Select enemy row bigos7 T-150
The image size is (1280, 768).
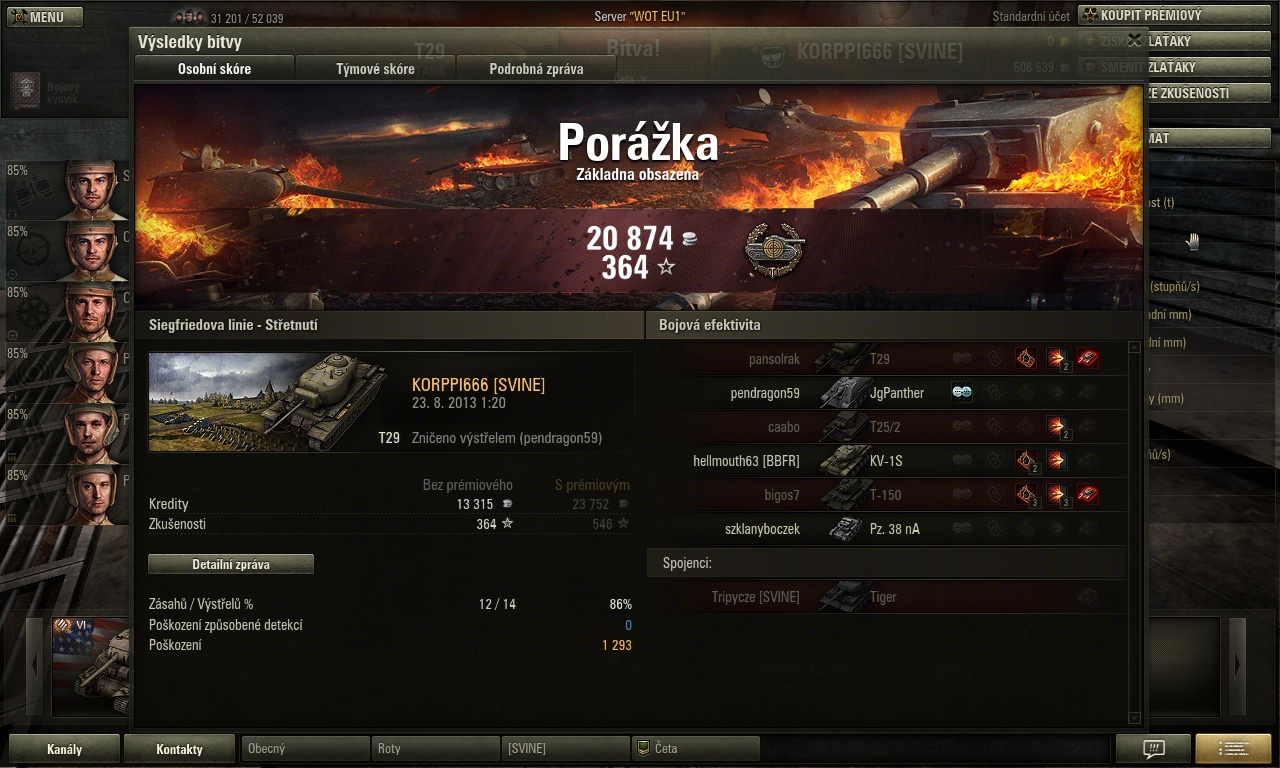886,495
